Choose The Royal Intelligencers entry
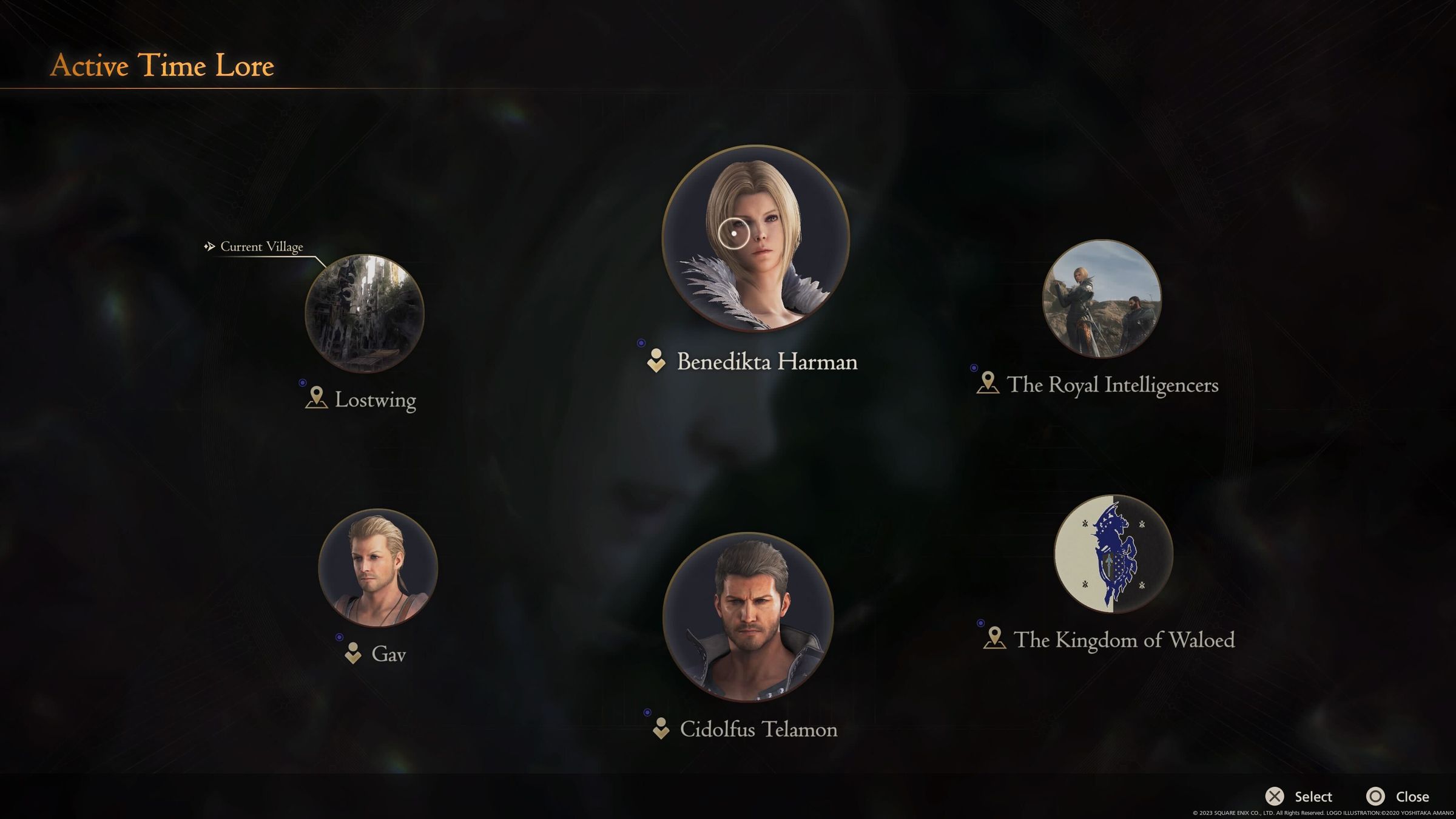The height and width of the screenshot is (819, 1456). [1101, 298]
